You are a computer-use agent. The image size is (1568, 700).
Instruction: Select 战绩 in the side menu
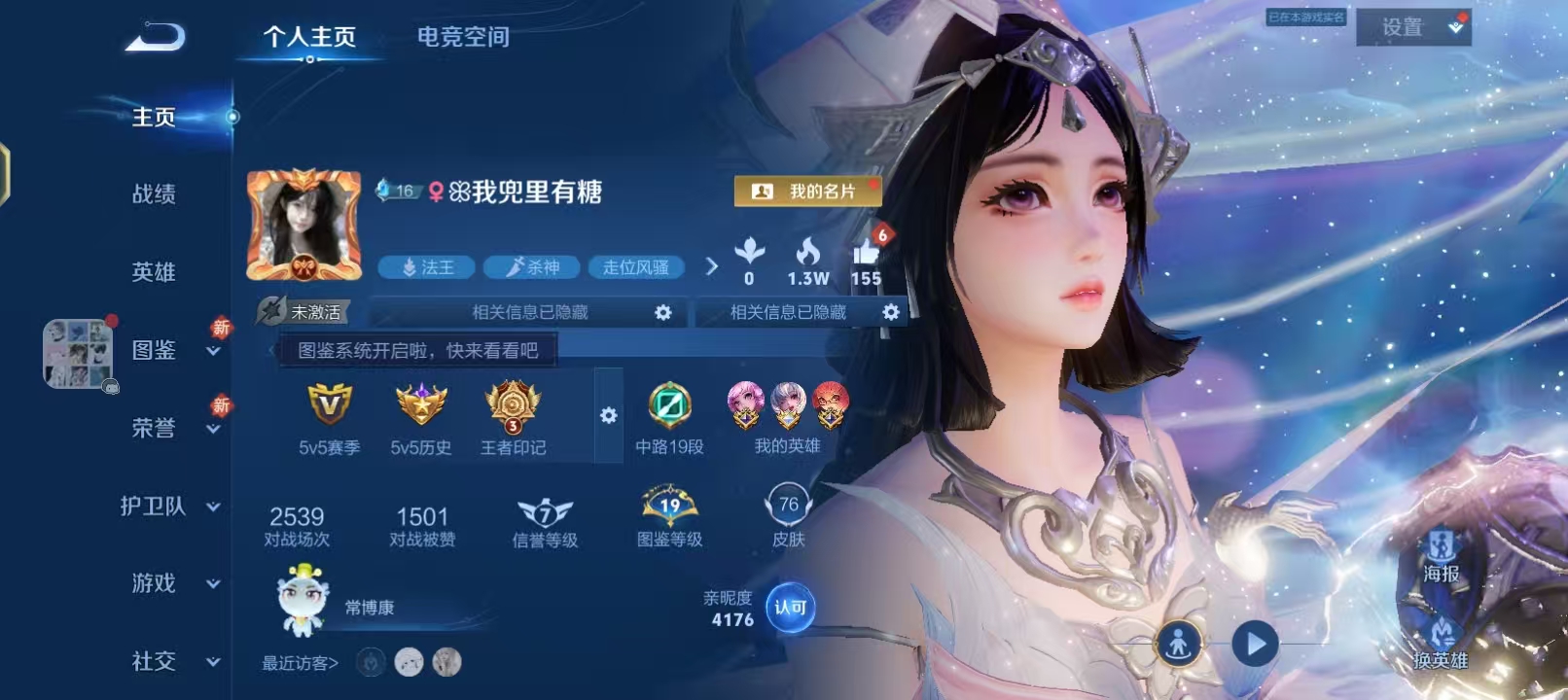pos(154,194)
